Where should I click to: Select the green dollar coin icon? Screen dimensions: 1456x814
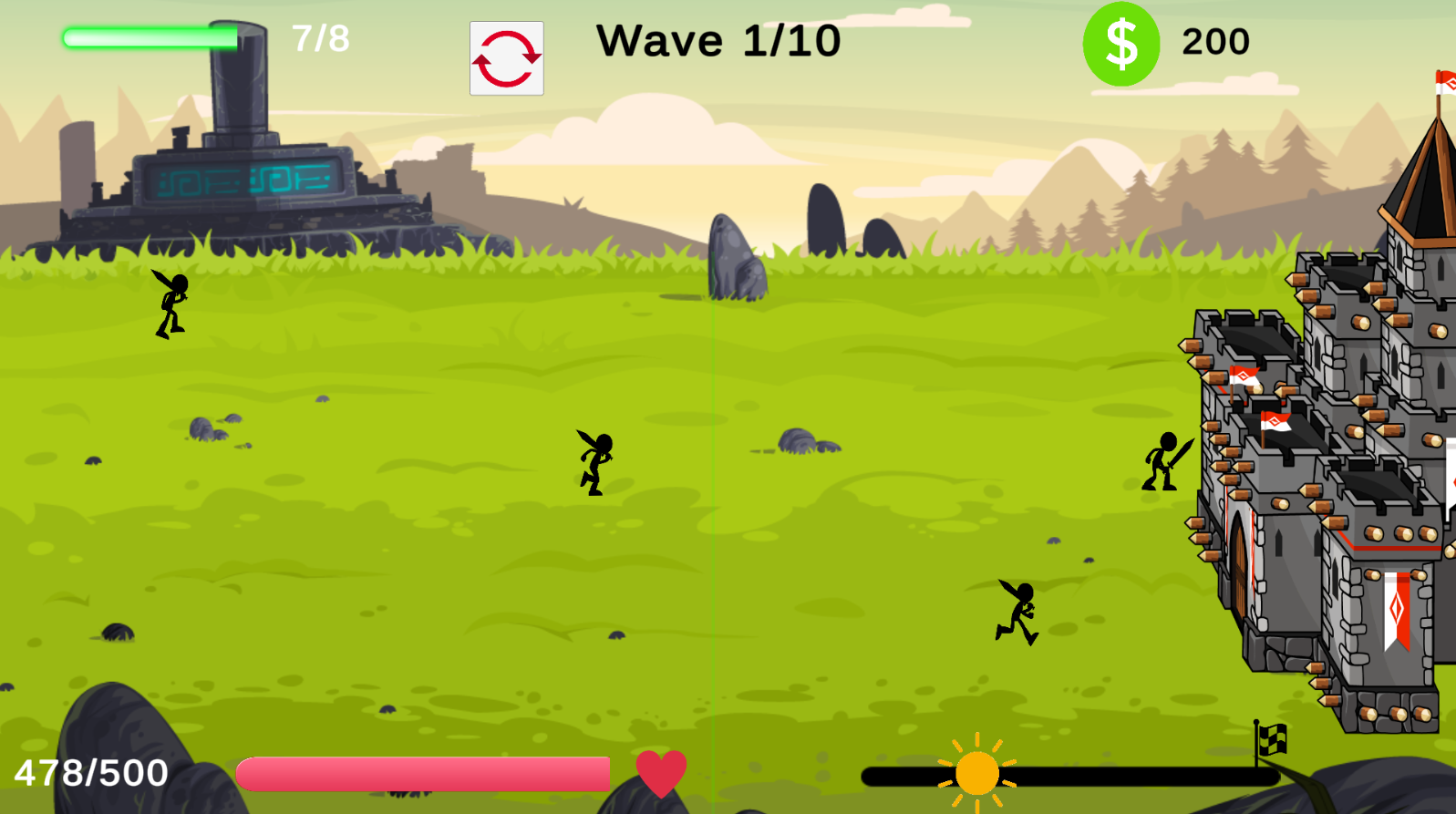tap(1120, 42)
